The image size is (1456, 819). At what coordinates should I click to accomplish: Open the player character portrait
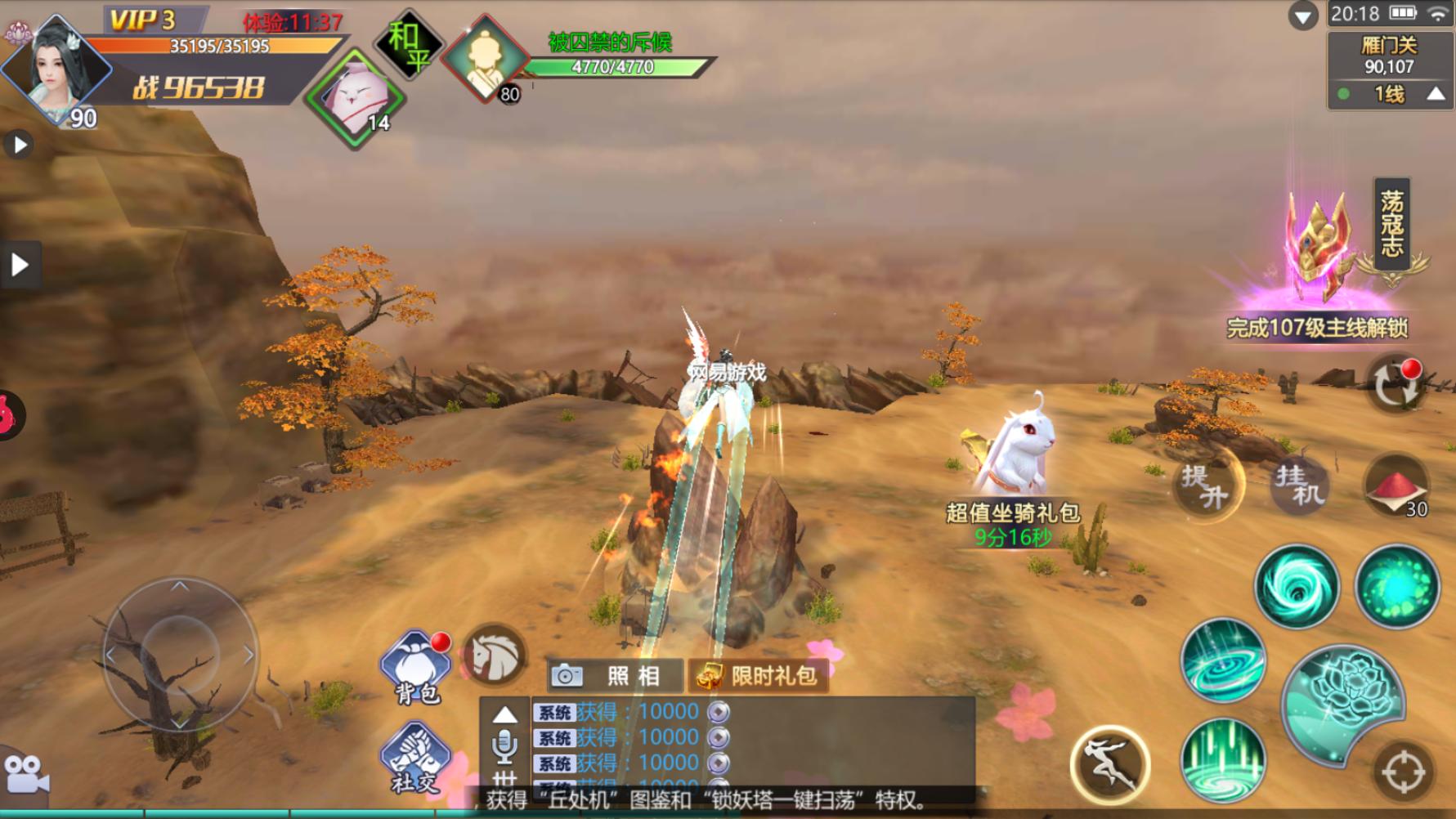(x=56, y=69)
